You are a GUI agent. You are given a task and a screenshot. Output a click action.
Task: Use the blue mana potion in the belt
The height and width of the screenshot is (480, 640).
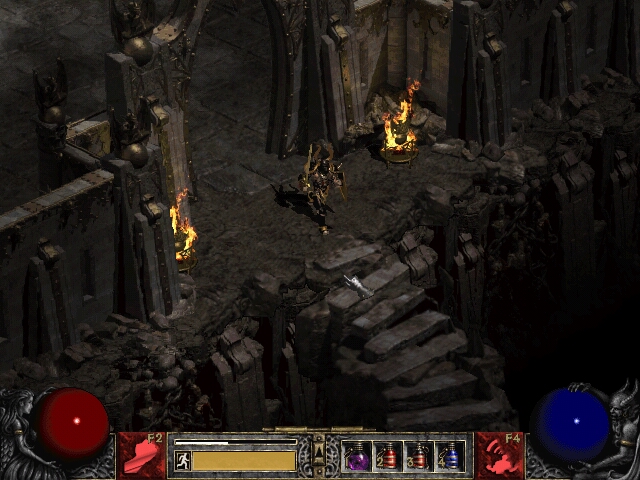pos(450,457)
